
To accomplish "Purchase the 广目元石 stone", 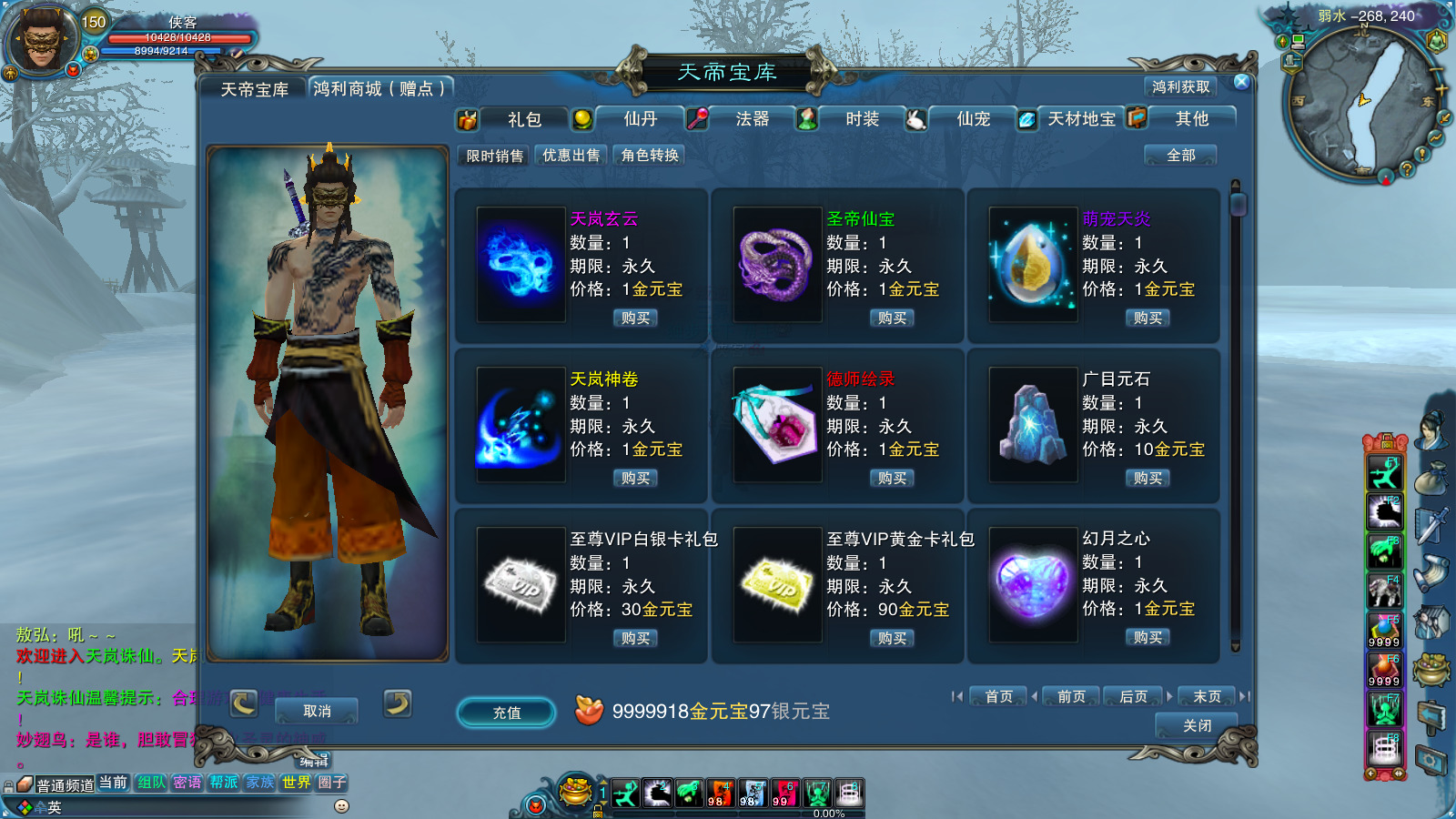I will [x=1148, y=479].
